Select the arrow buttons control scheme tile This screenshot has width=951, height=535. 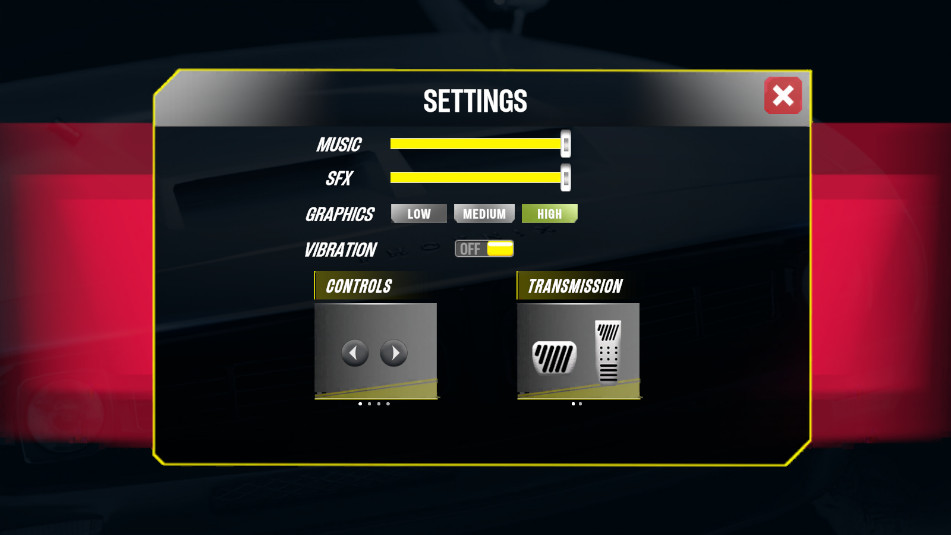click(x=376, y=351)
